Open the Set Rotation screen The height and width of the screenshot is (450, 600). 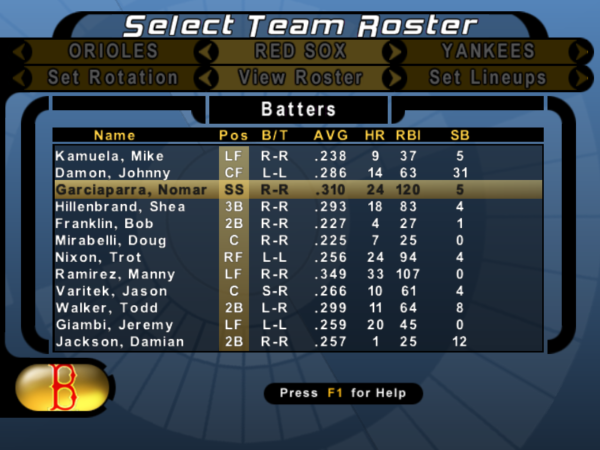113,77
